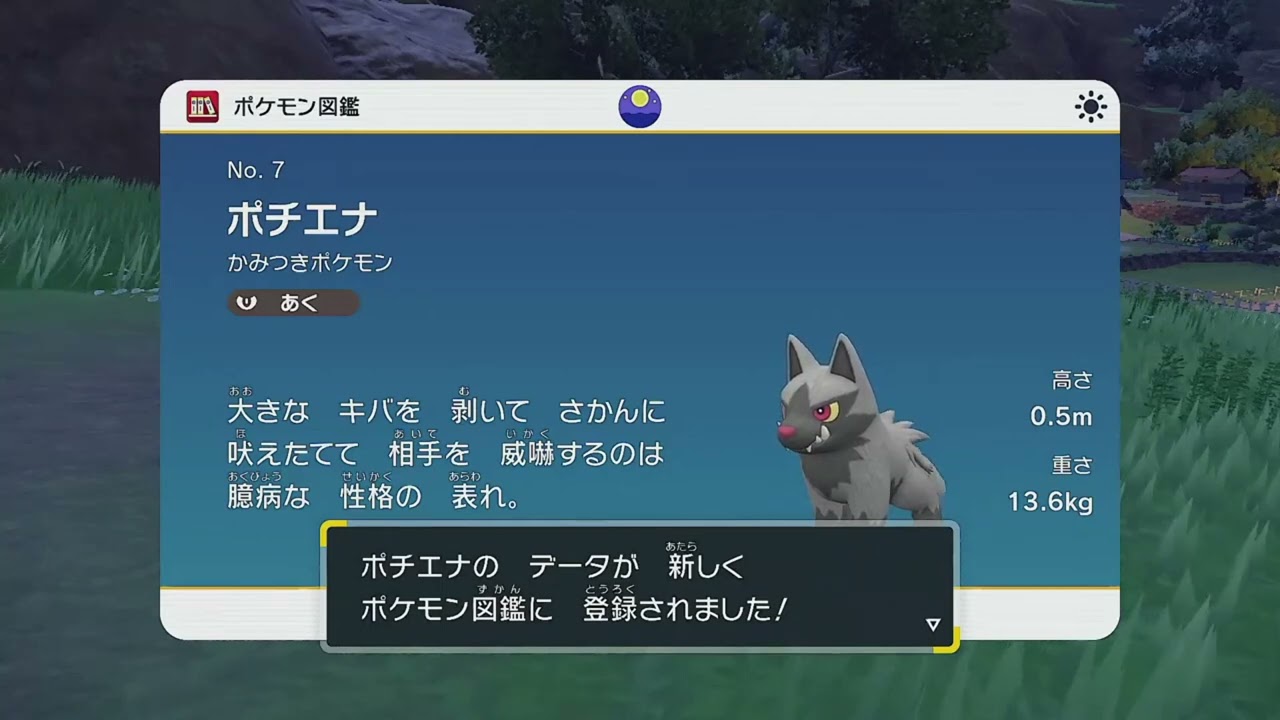Click the ポケモン図鑑 header title

click(295, 105)
